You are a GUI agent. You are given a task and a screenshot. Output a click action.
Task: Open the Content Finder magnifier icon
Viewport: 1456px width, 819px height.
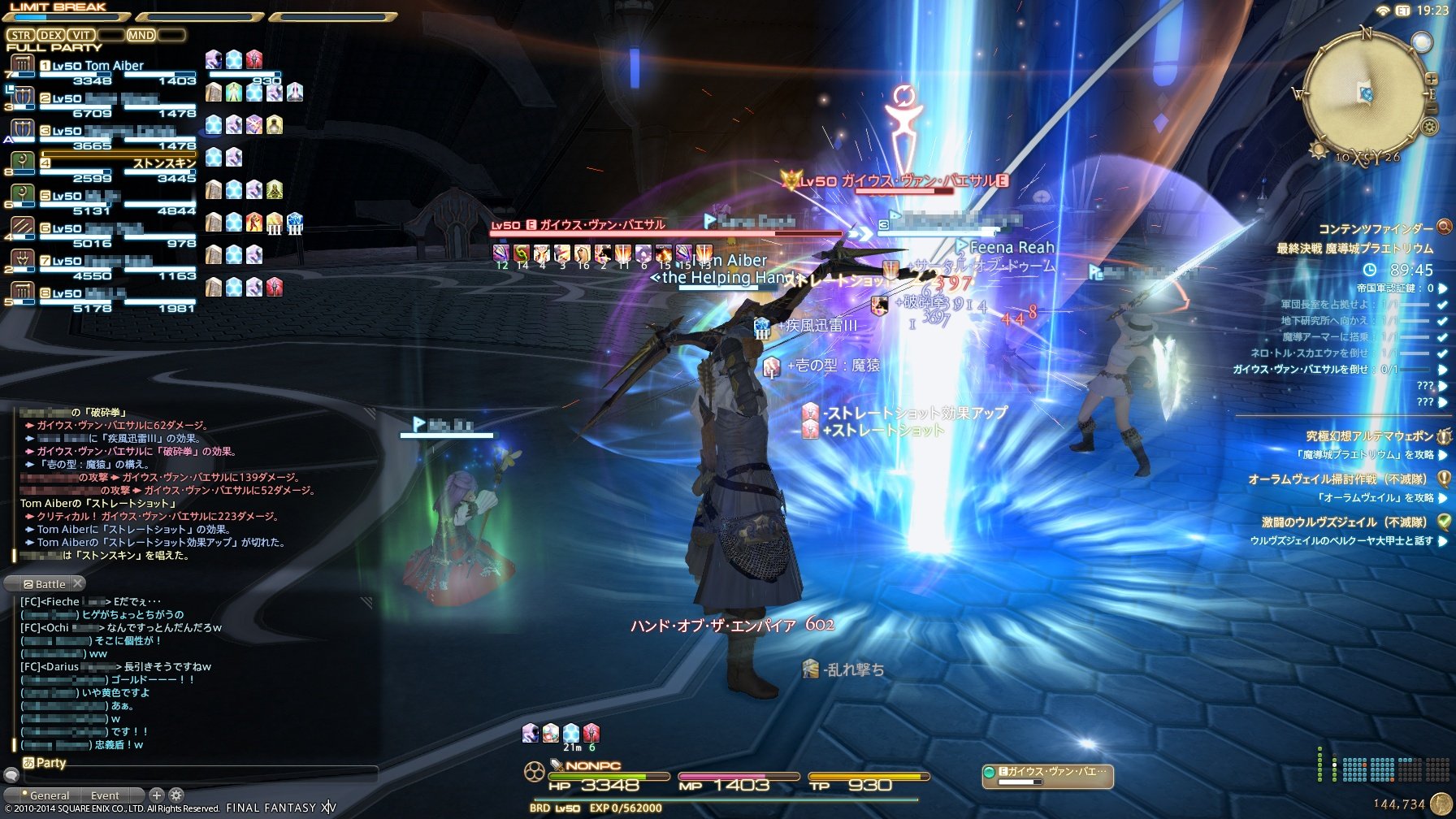(1444, 227)
